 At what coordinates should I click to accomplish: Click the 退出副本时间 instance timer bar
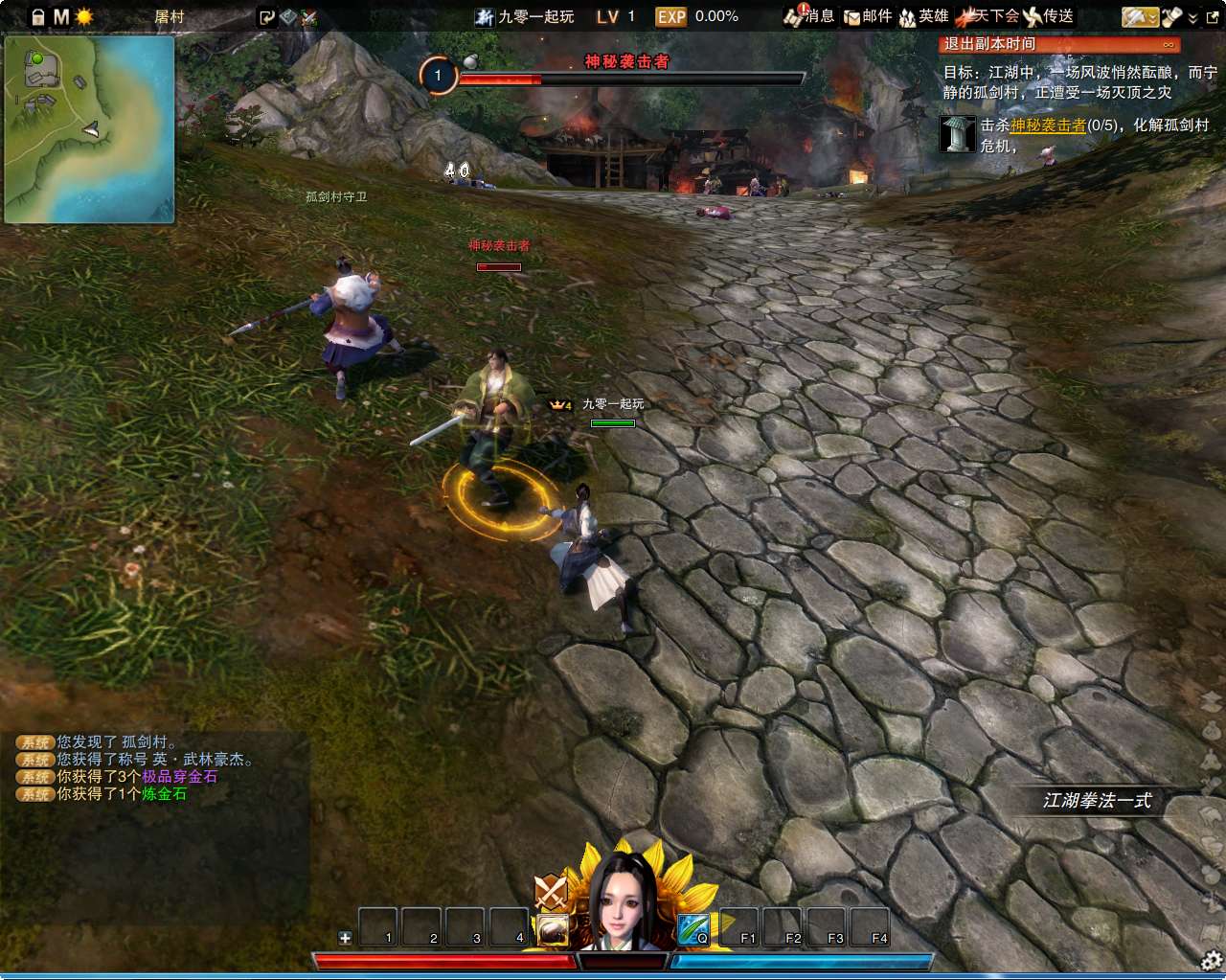pos(1058,44)
